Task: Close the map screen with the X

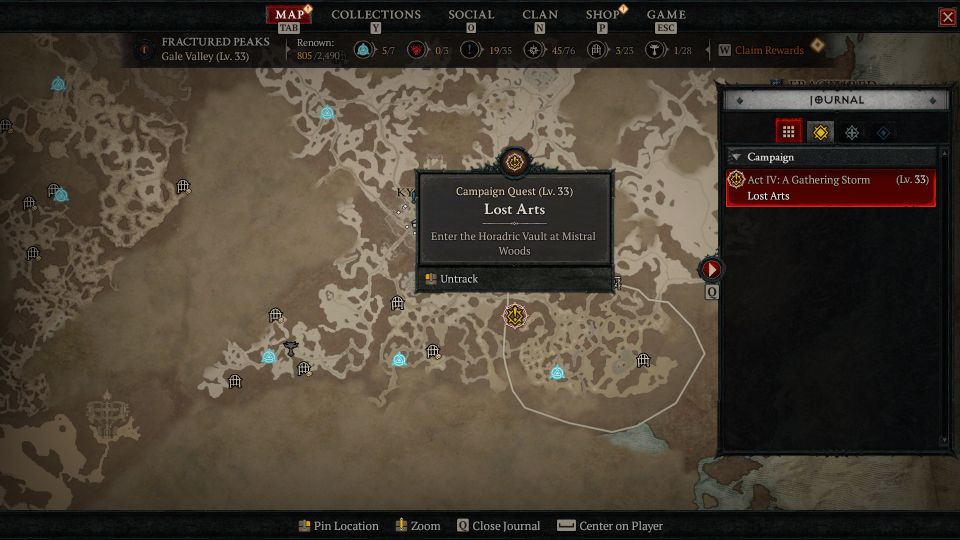Action: click(947, 17)
